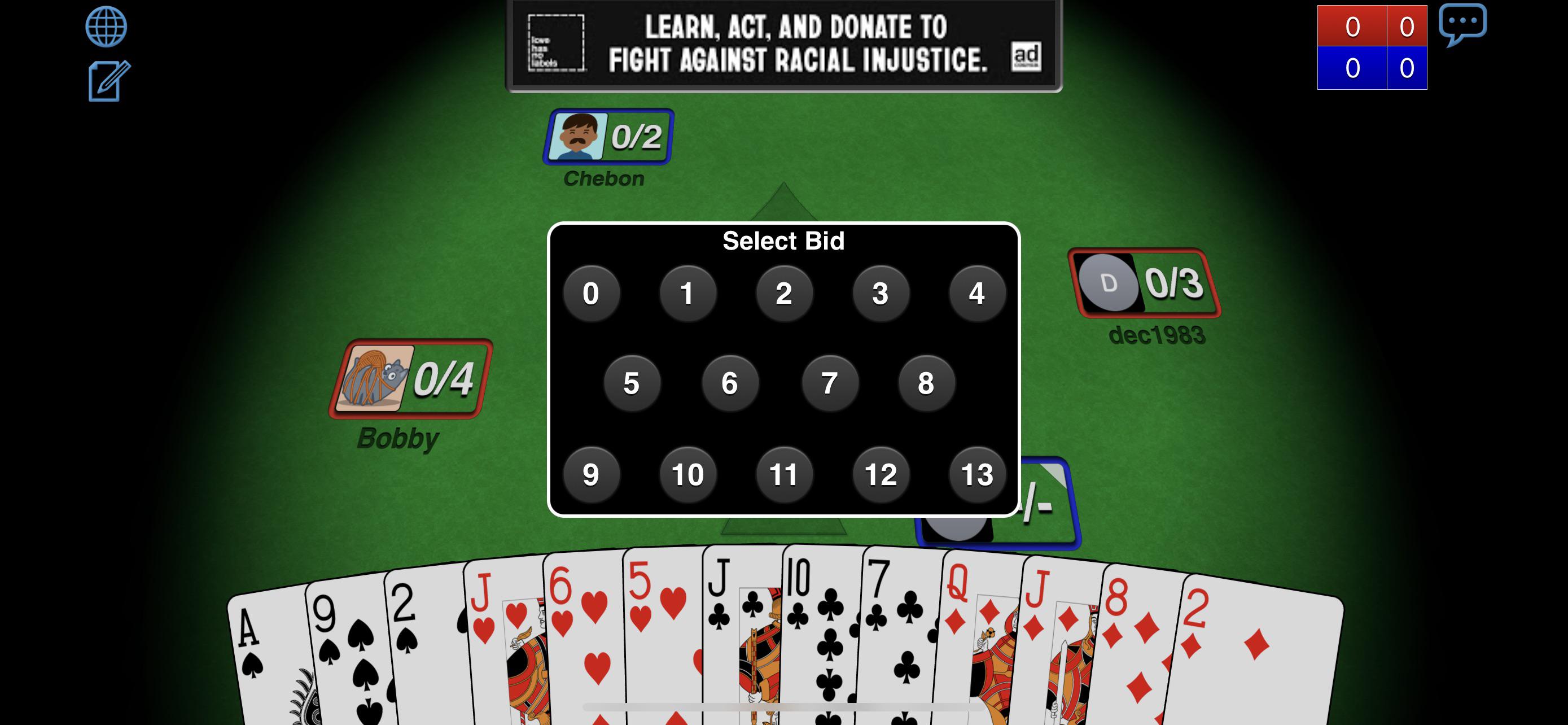Click the blue team score row
Viewport: 1568px width, 725px height.
coord(1372,69)
